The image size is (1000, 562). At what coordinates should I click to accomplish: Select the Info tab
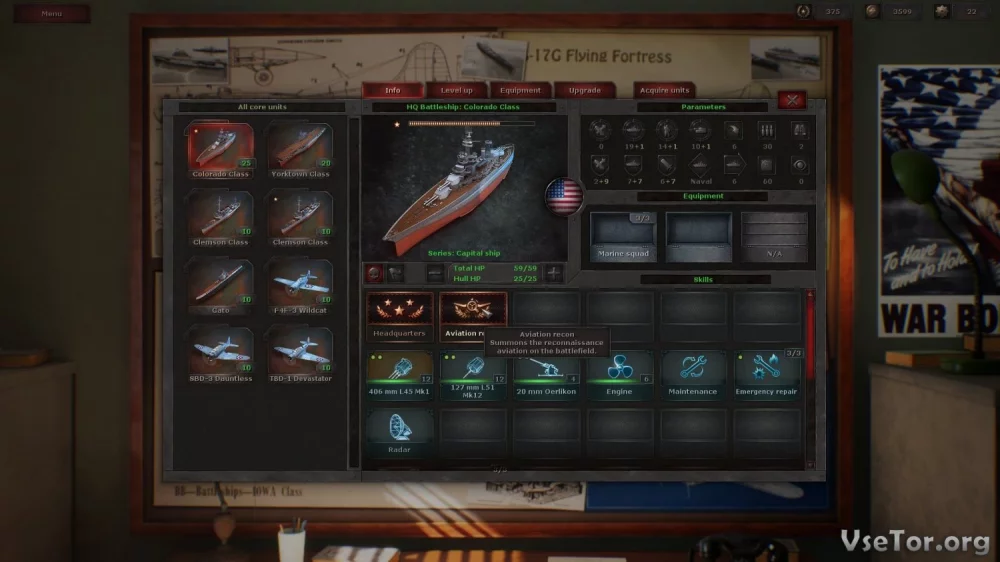(x=393, y=90)
